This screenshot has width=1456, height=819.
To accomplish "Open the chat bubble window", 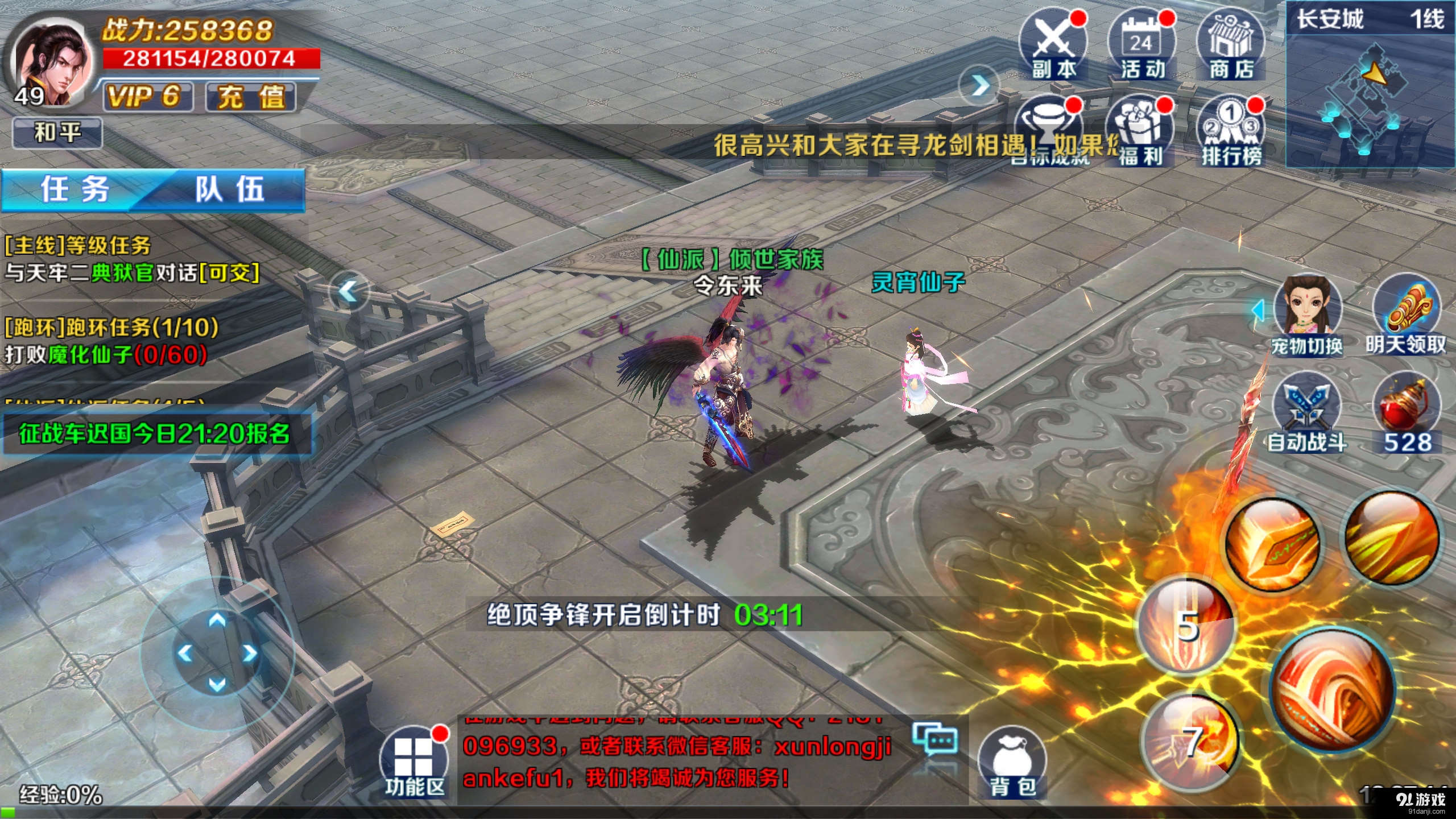I will [x=935, y=739].
